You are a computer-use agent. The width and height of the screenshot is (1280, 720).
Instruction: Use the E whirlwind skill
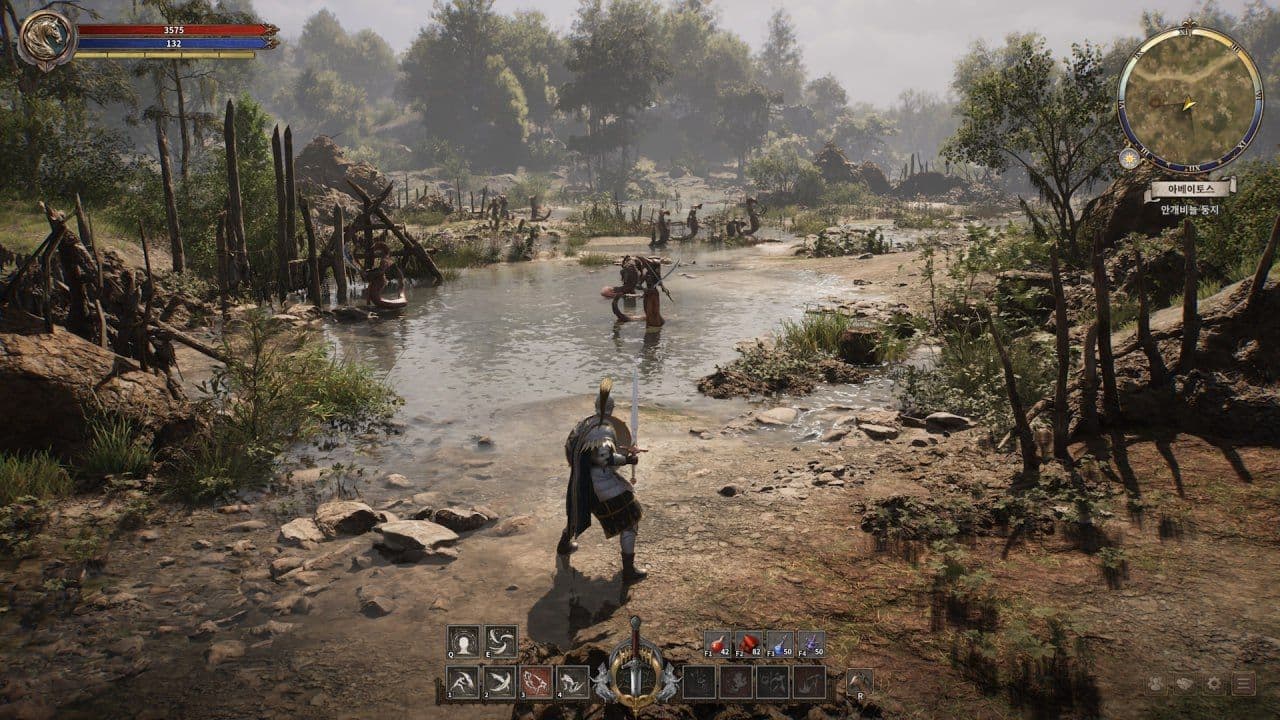coord(501,641)
